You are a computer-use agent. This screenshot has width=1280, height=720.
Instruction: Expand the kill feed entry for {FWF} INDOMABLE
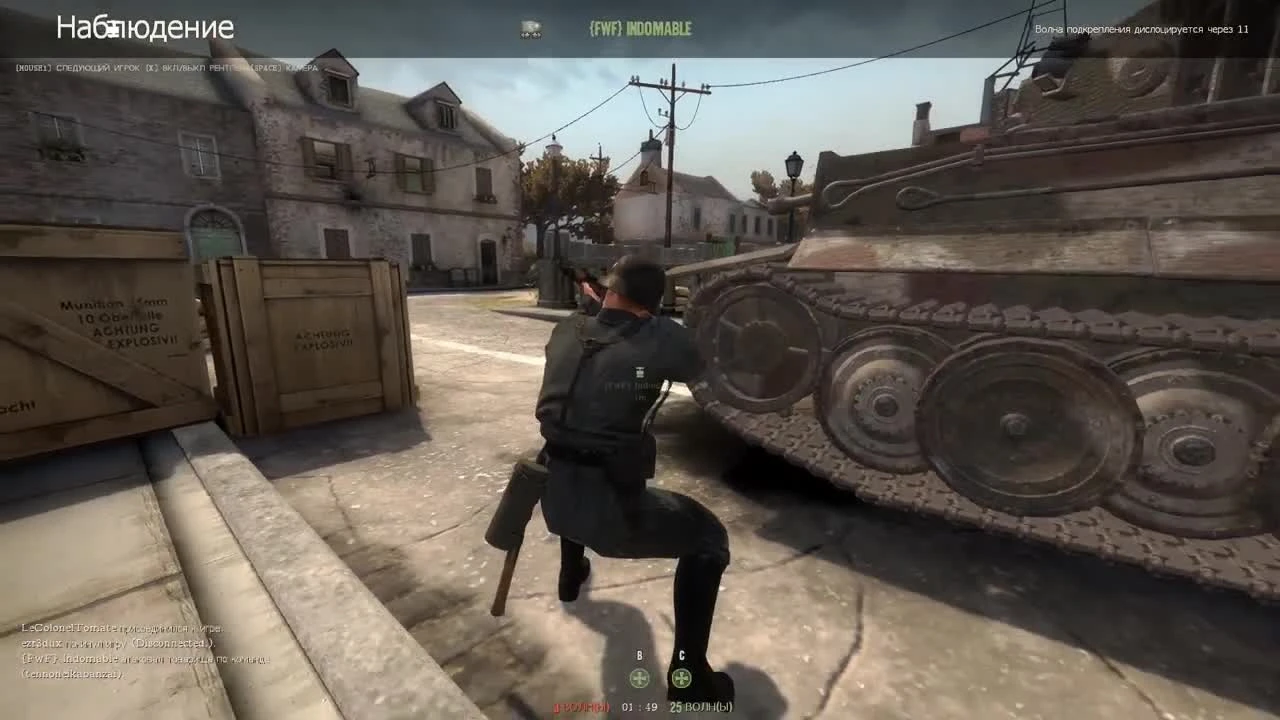(x=643, y=29)
